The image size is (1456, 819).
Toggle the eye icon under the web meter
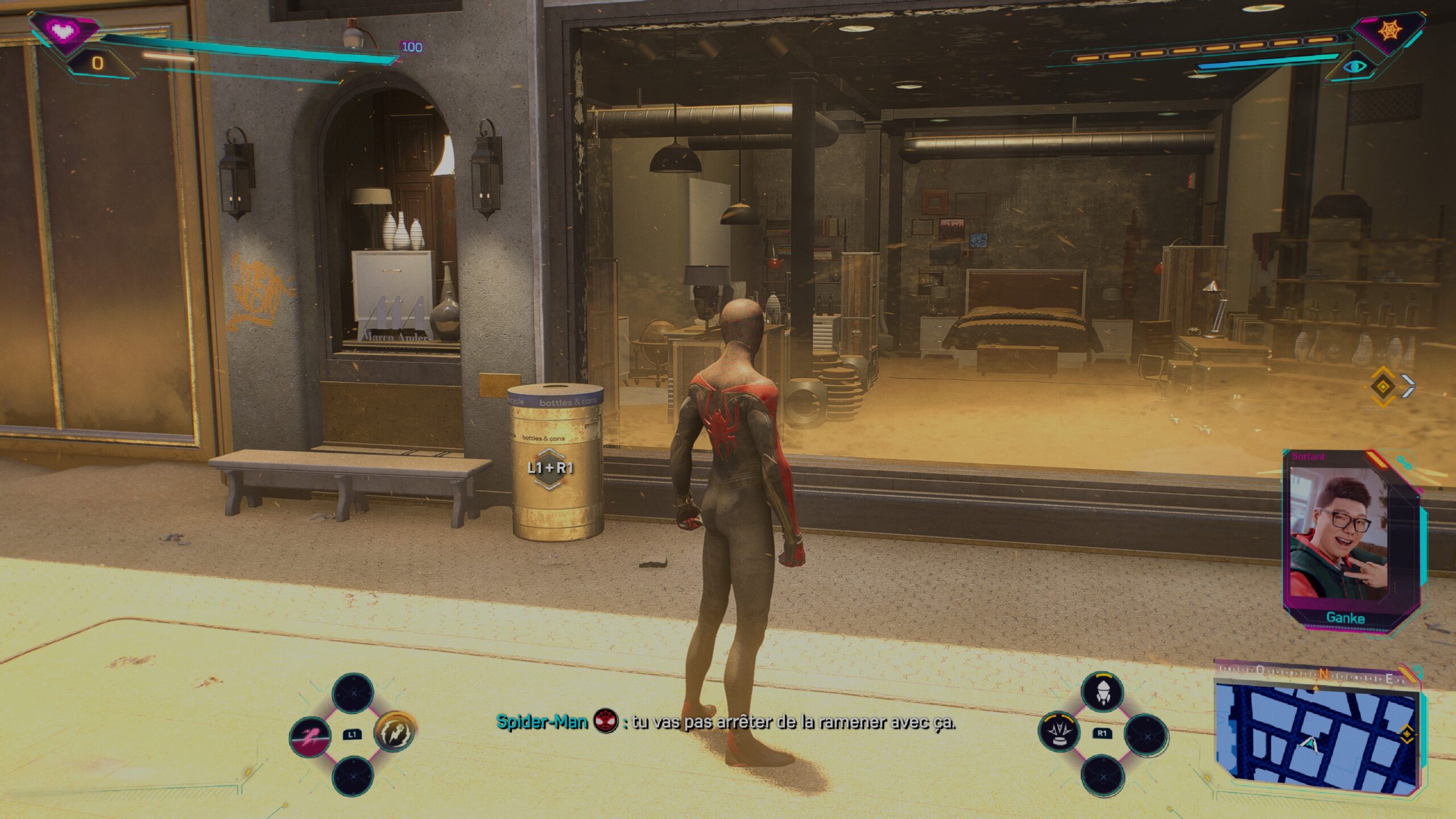pos(1355,66)
